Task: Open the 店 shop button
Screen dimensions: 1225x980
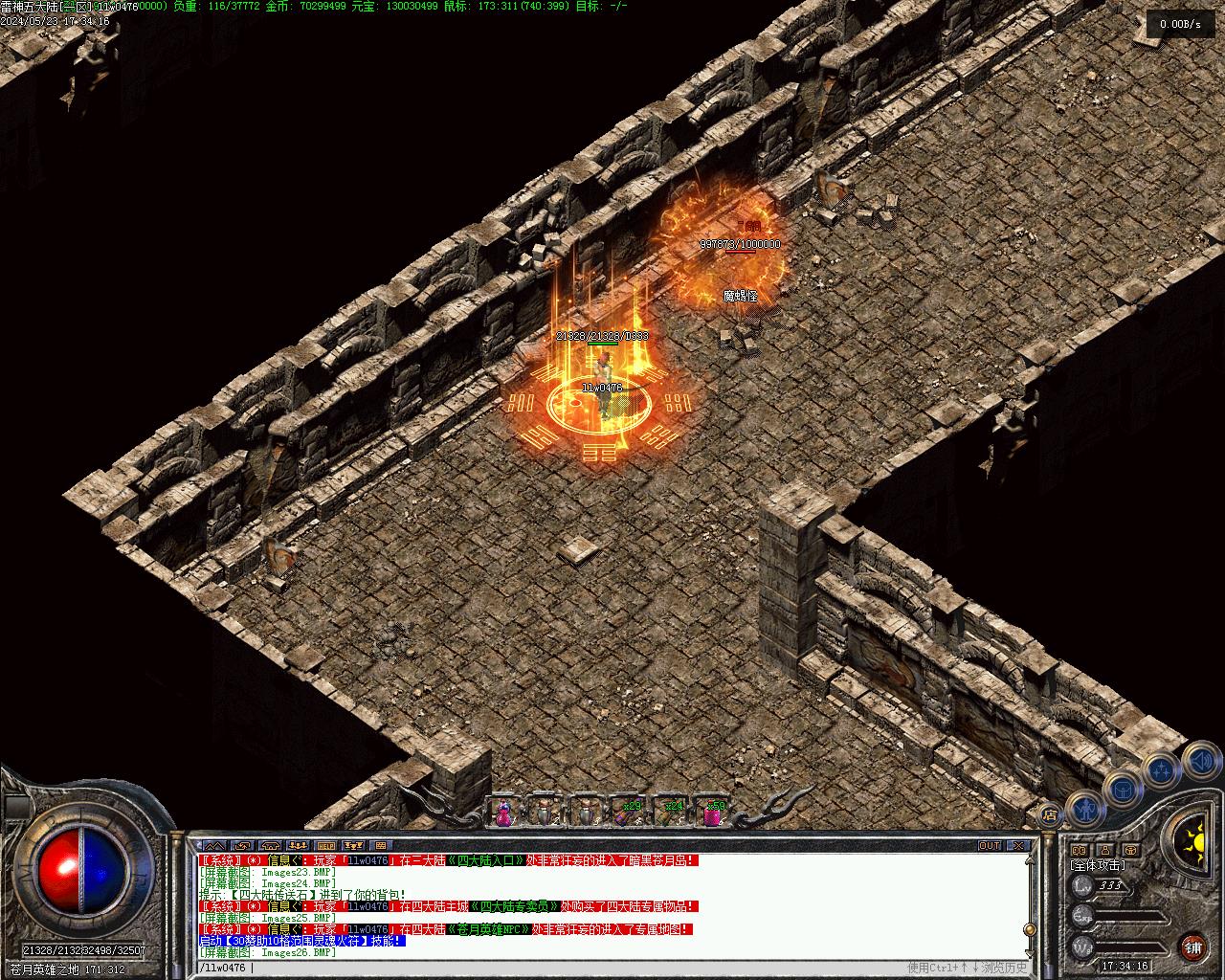Action: pos(1051,815)
